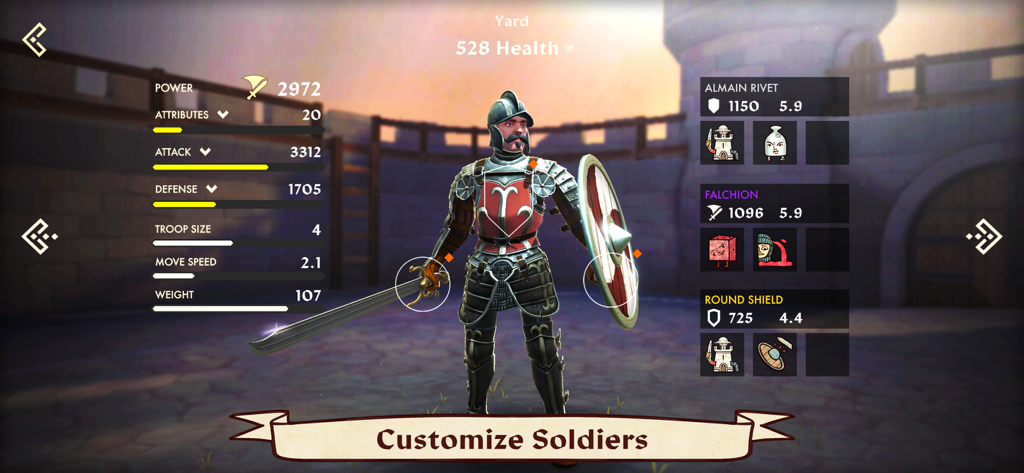Choose the red cube perk on Falchion
This screenshot has height=473, width=1024.
pos(722,250)
